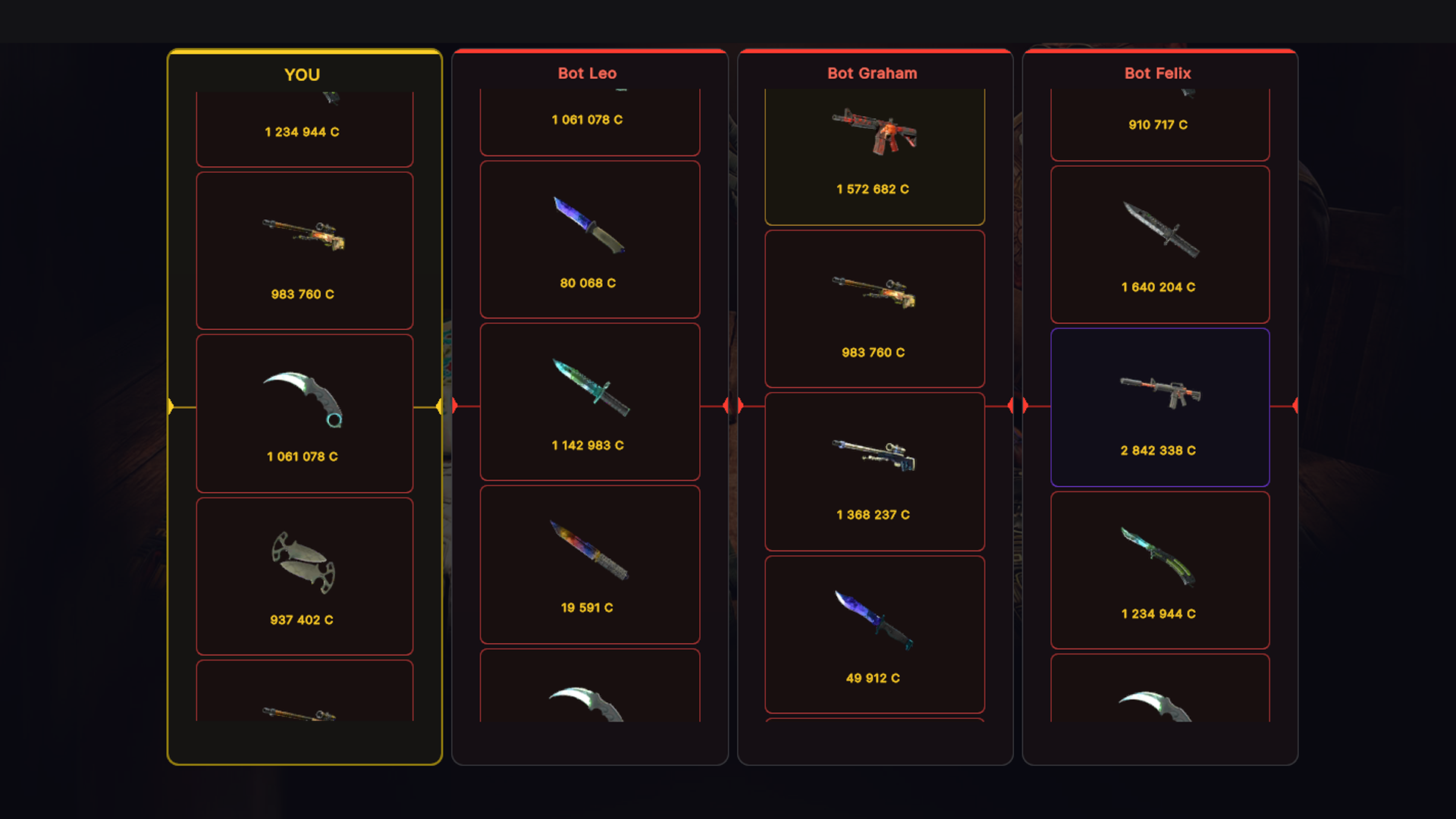Click the red arrow beside Bot Graham's column

[x=736, y=406]
